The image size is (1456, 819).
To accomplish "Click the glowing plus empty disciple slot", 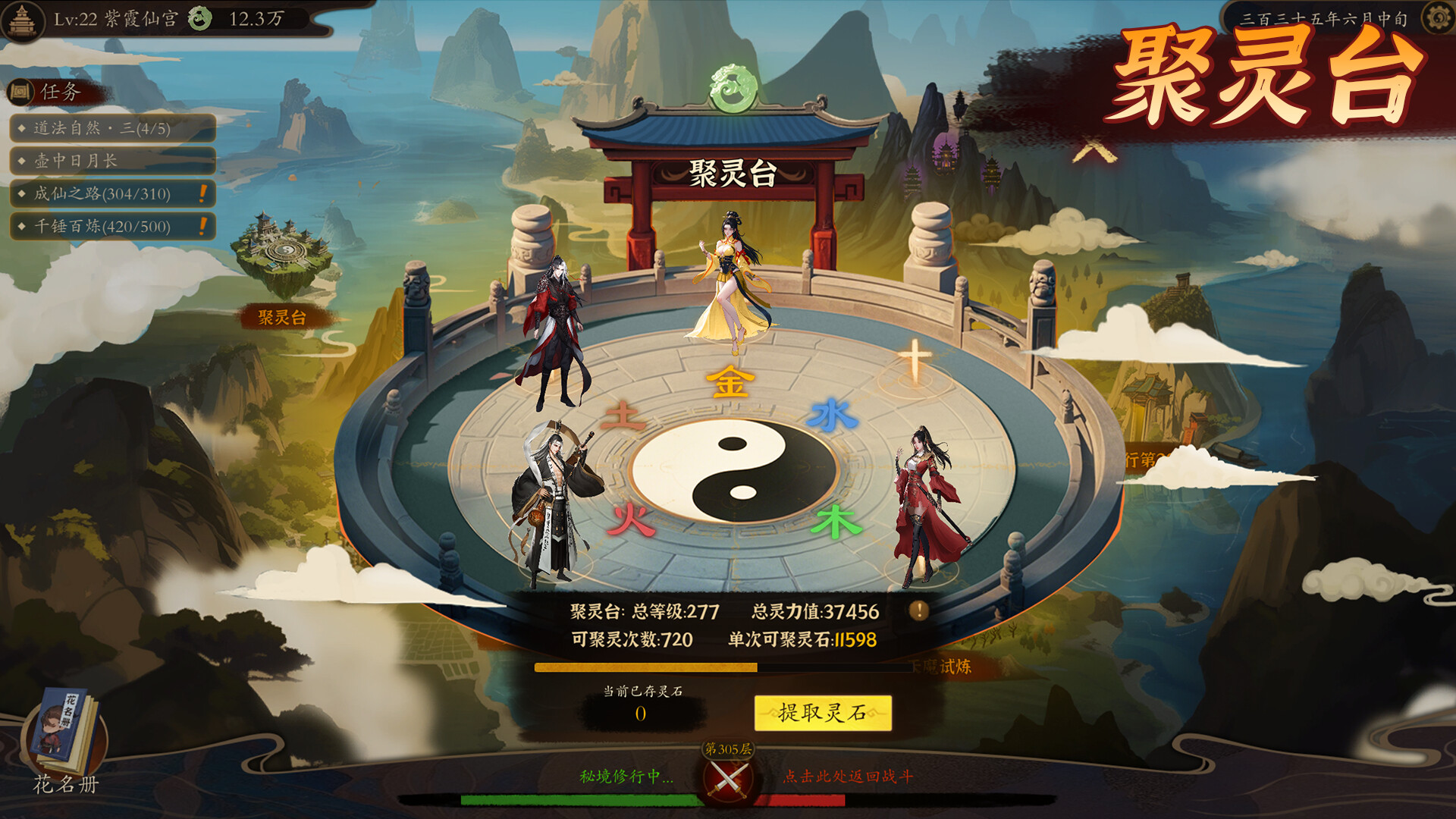I will pyautogui.click(x=915, y=361).
